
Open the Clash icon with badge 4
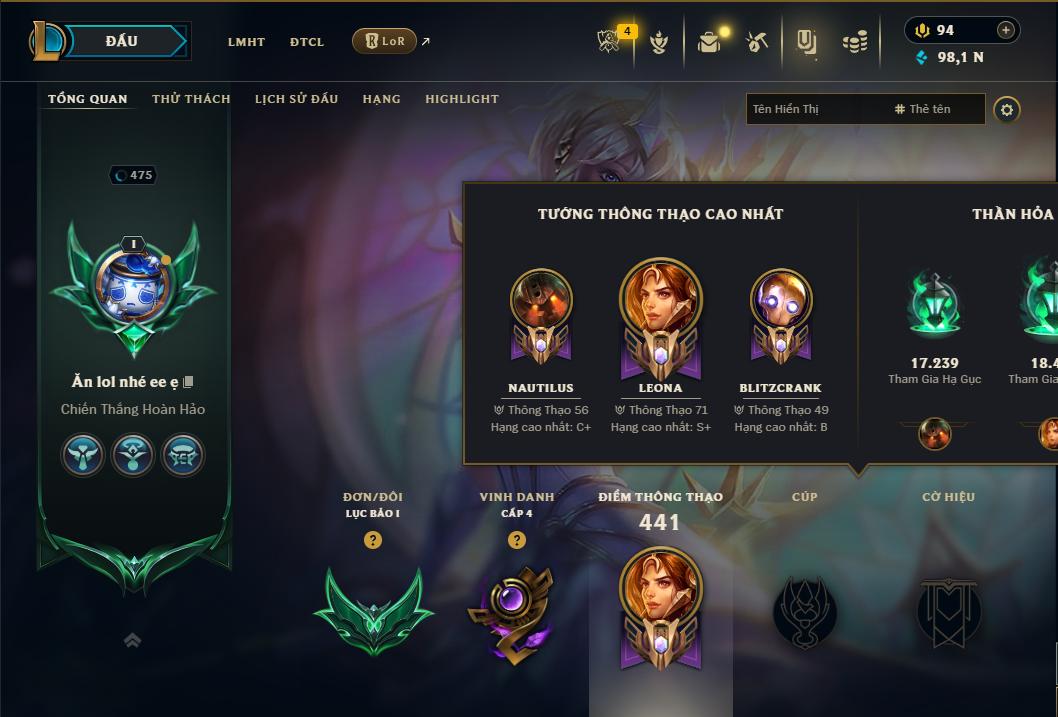coord(611,42)
